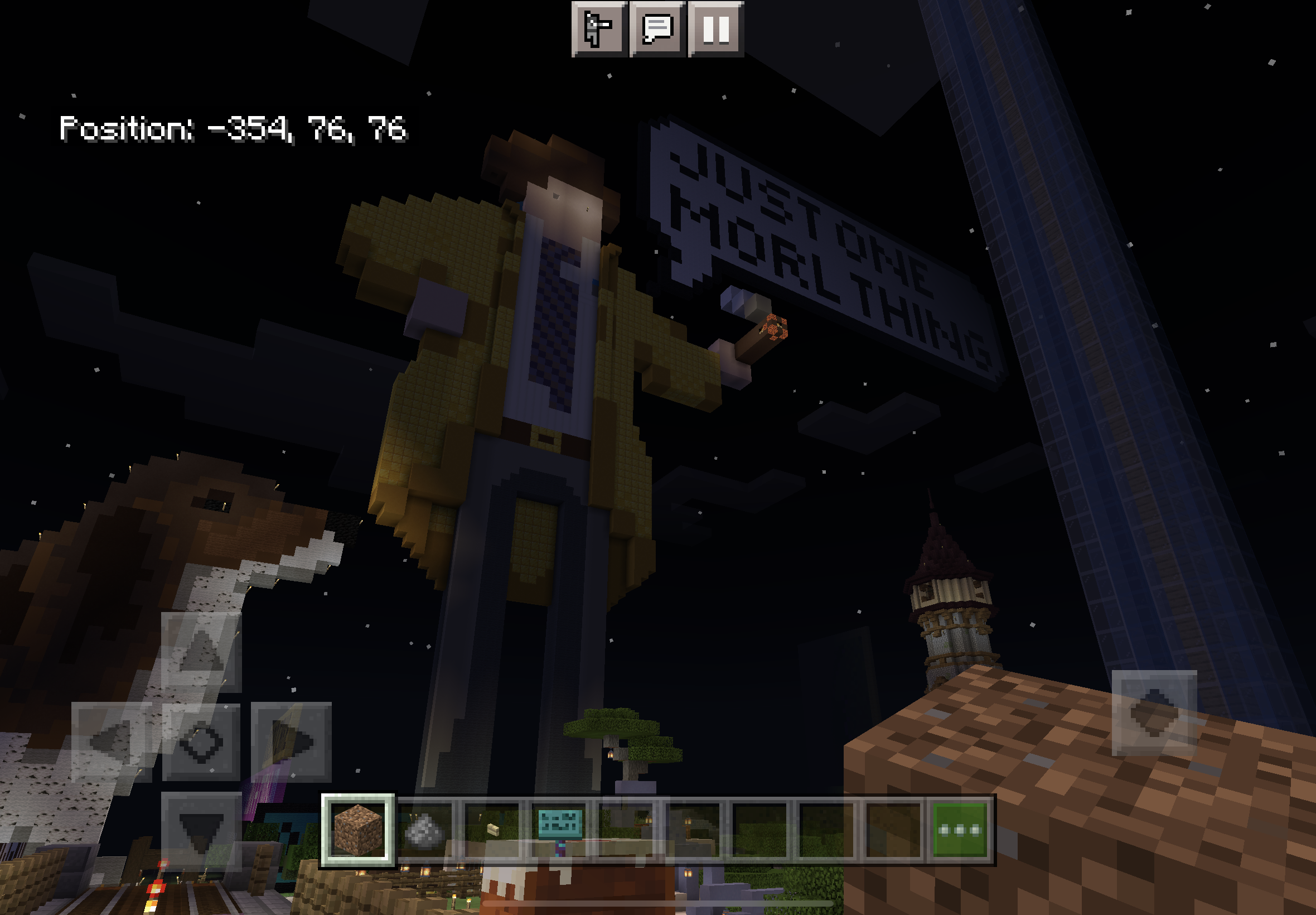The width and height of the screenshot is (1316, 915).
Task: Tap the forward arrow on the D-pad
Action: click(201, 652)
